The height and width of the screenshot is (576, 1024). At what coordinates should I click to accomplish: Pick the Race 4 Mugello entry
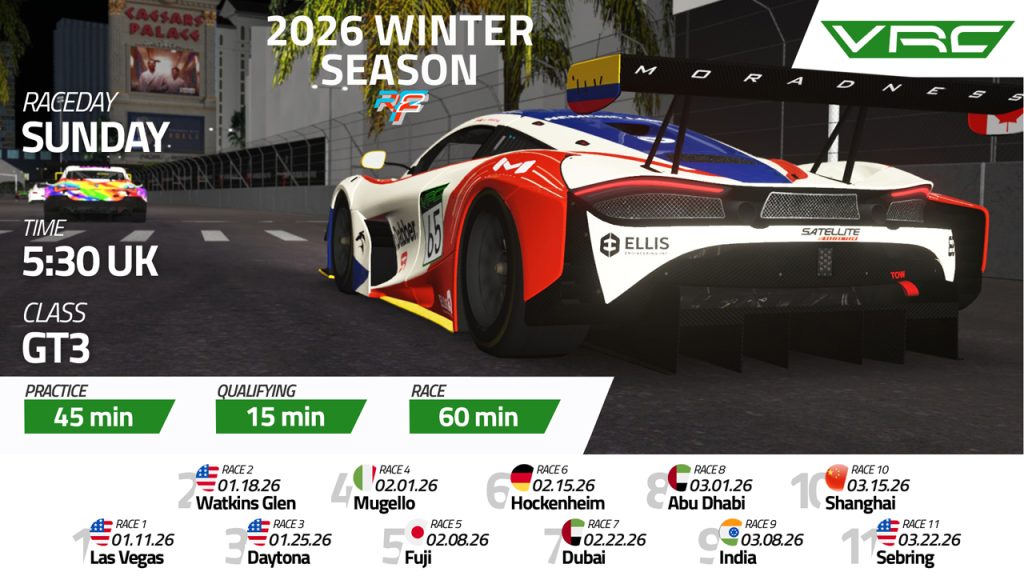click(x=393, y=487)
